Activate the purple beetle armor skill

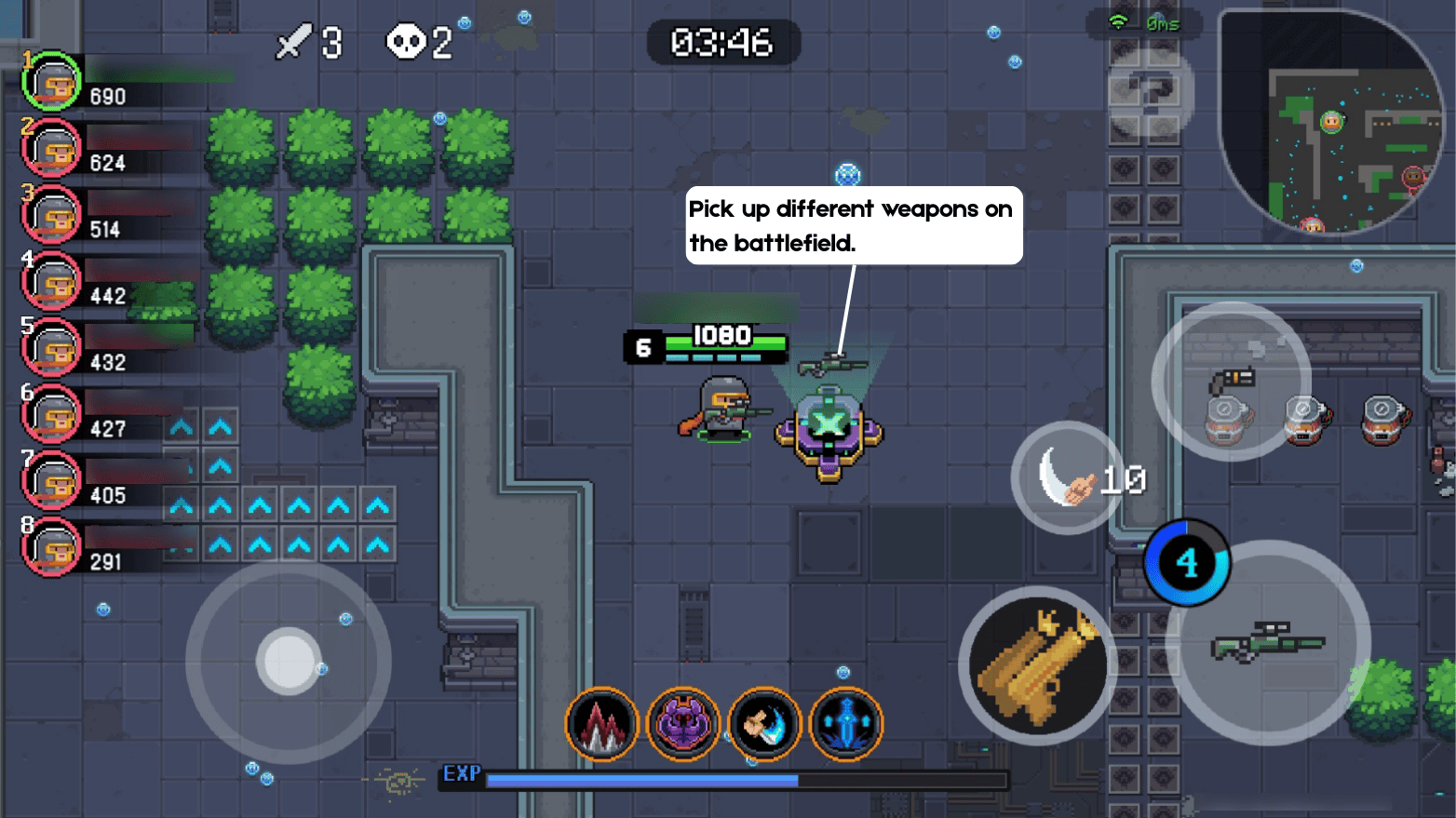(684, 725)
